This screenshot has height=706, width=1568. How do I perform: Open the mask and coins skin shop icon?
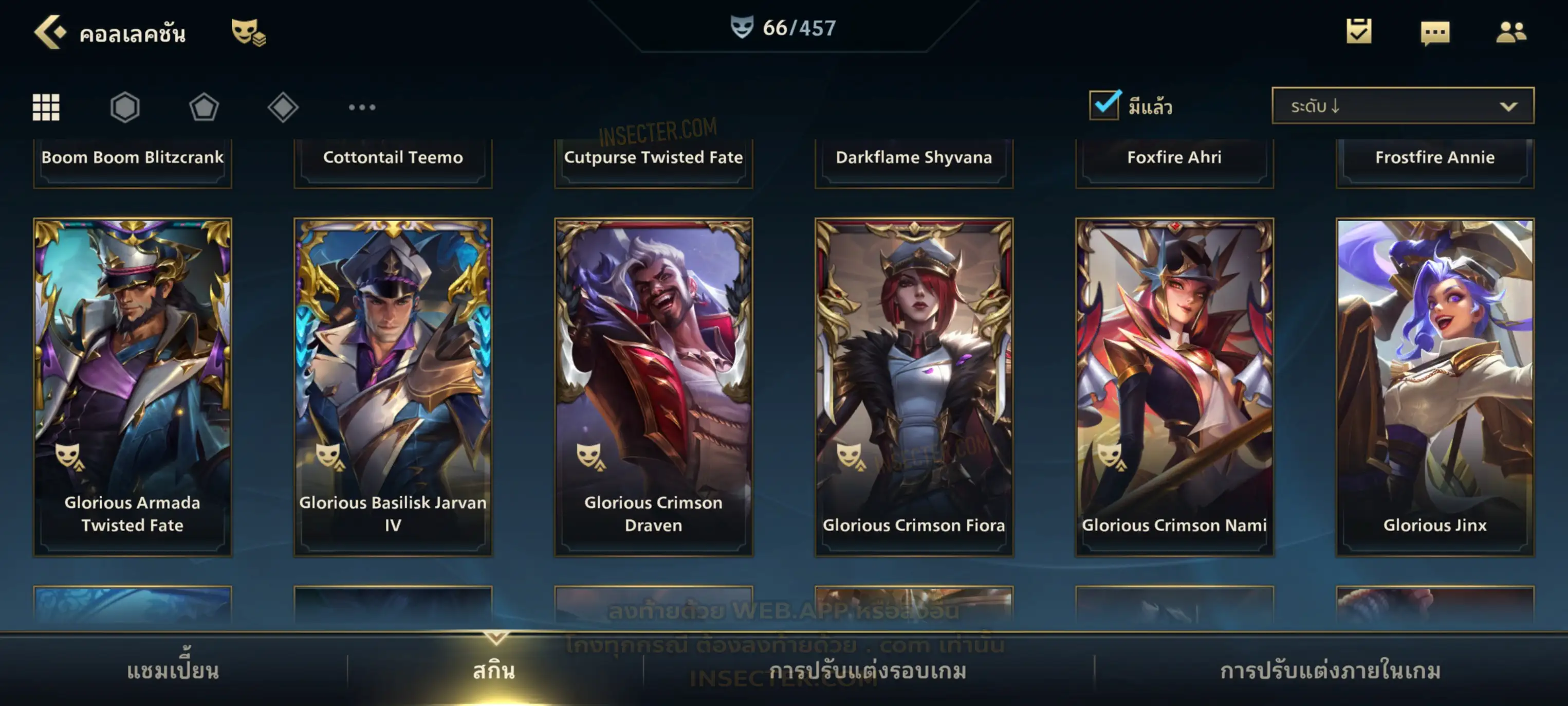pyautogui.click(x=248, y=32)
